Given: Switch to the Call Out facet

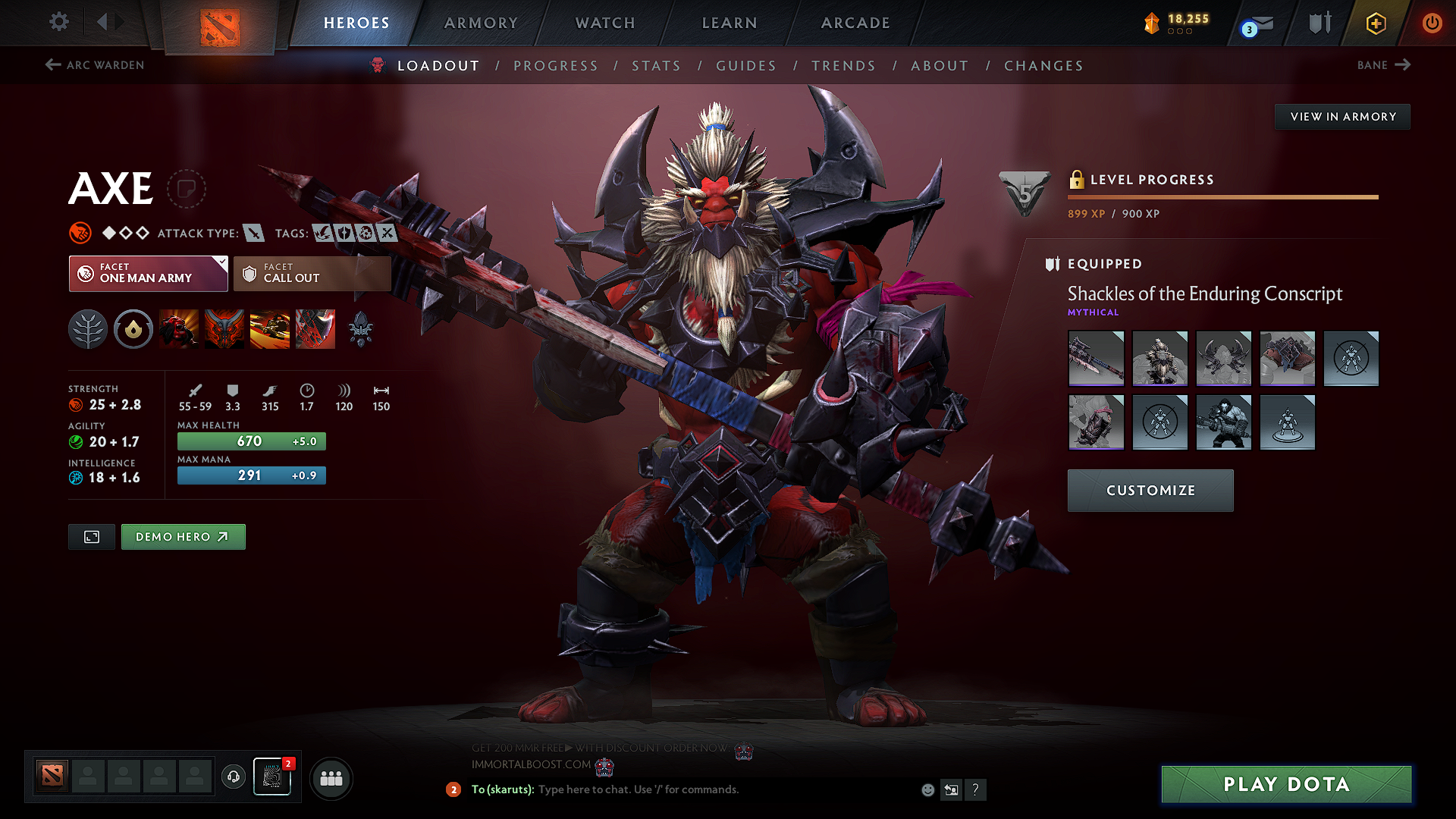Looking at the screenshot, I should 311,273.
